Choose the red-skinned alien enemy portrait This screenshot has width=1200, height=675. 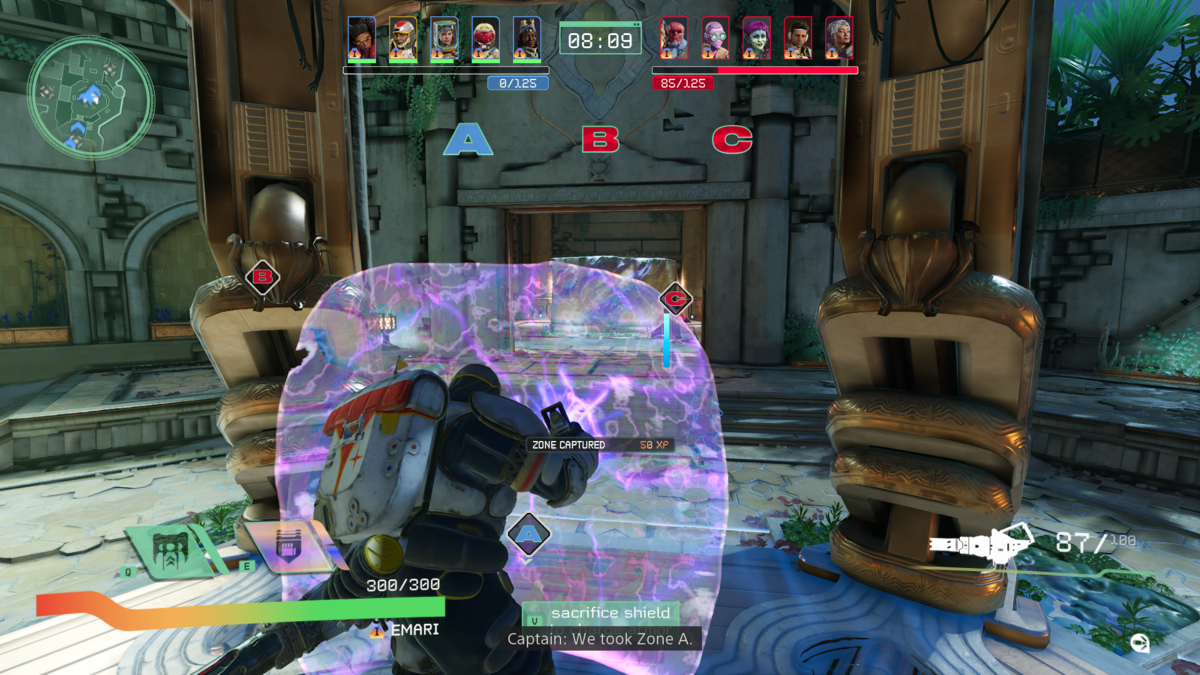[x=674, y=39]
